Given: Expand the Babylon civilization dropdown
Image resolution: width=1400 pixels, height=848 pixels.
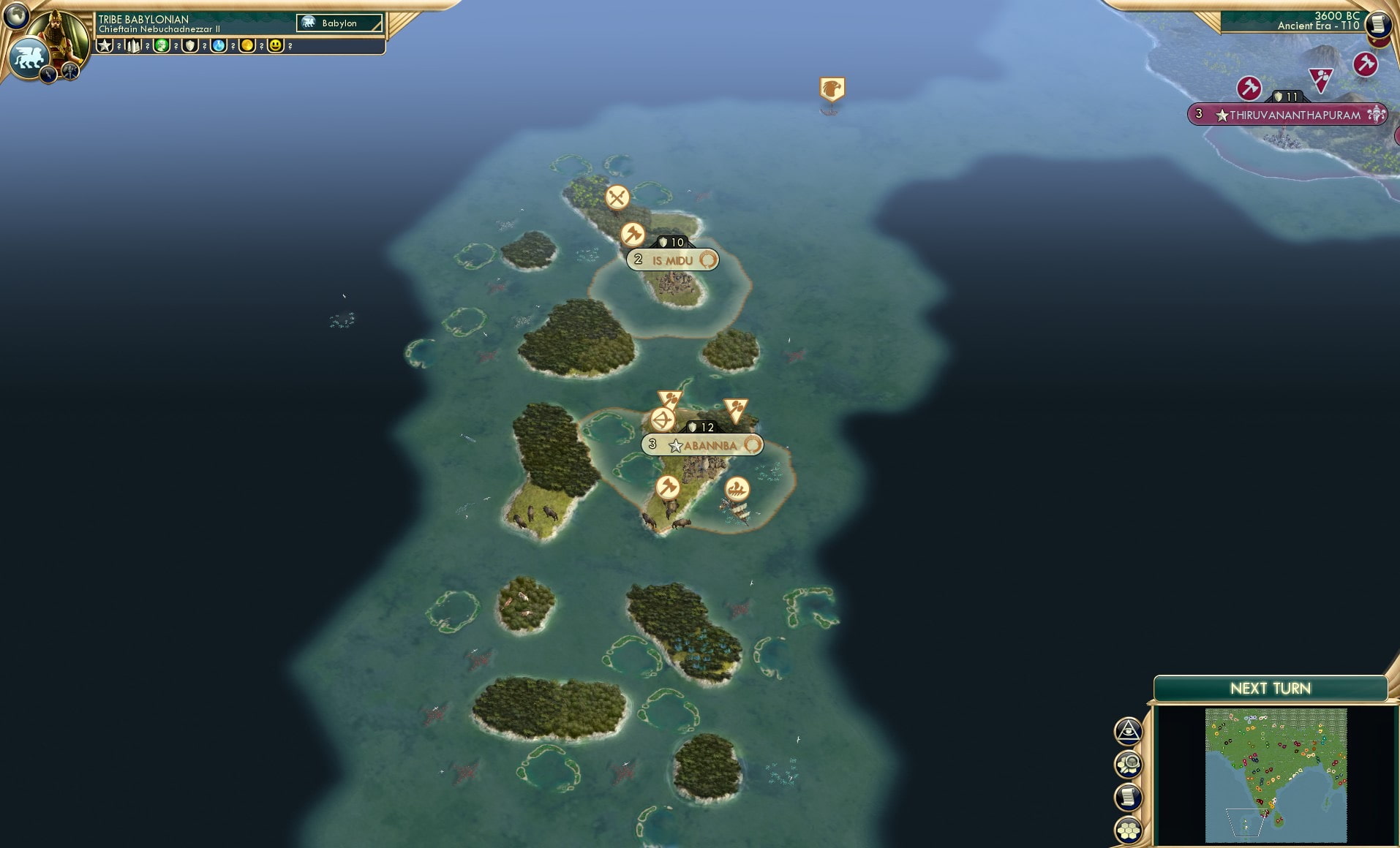Looking at the screenshot, I should [339, 23].
